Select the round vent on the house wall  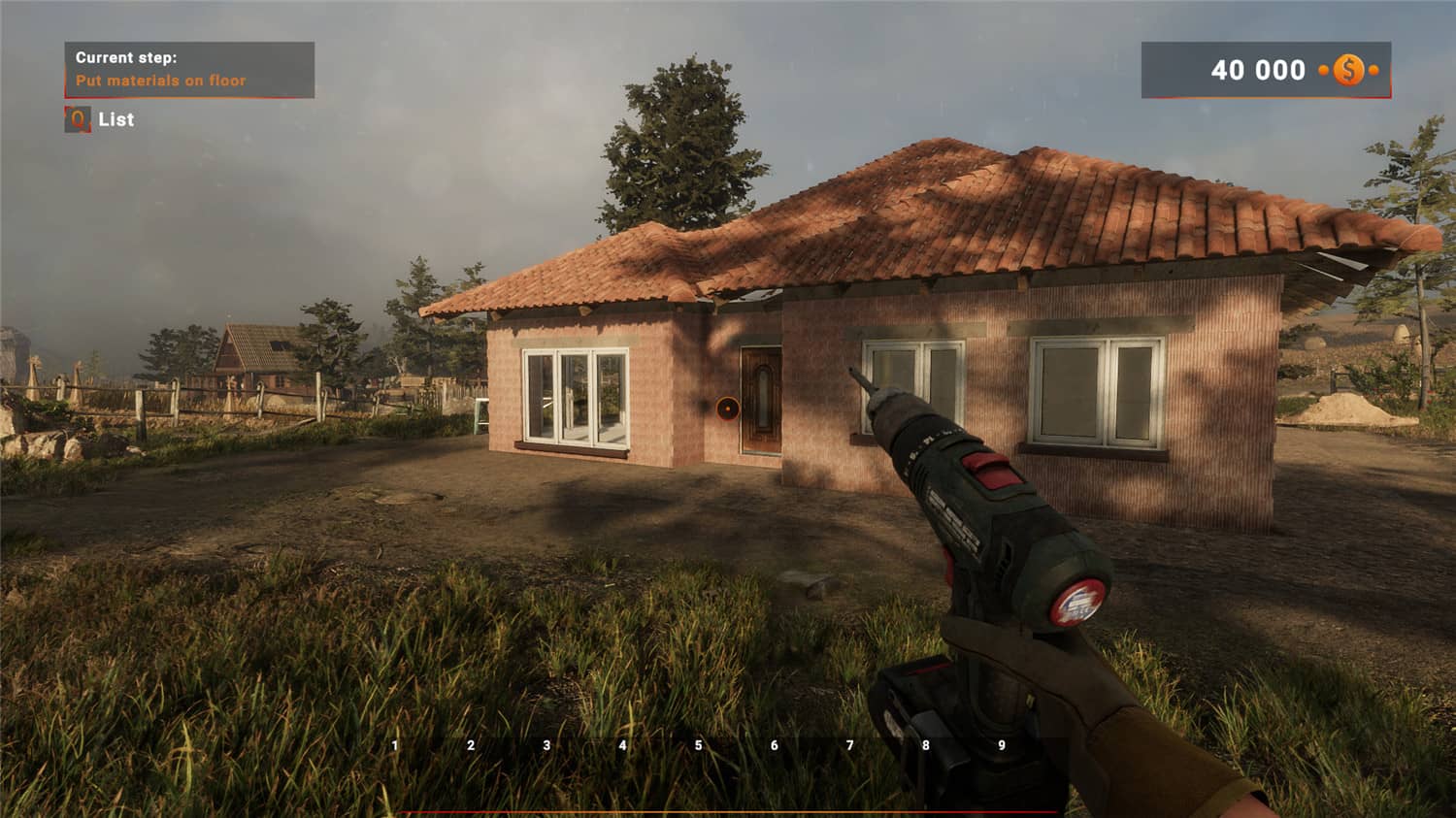[x=726, y=408]
